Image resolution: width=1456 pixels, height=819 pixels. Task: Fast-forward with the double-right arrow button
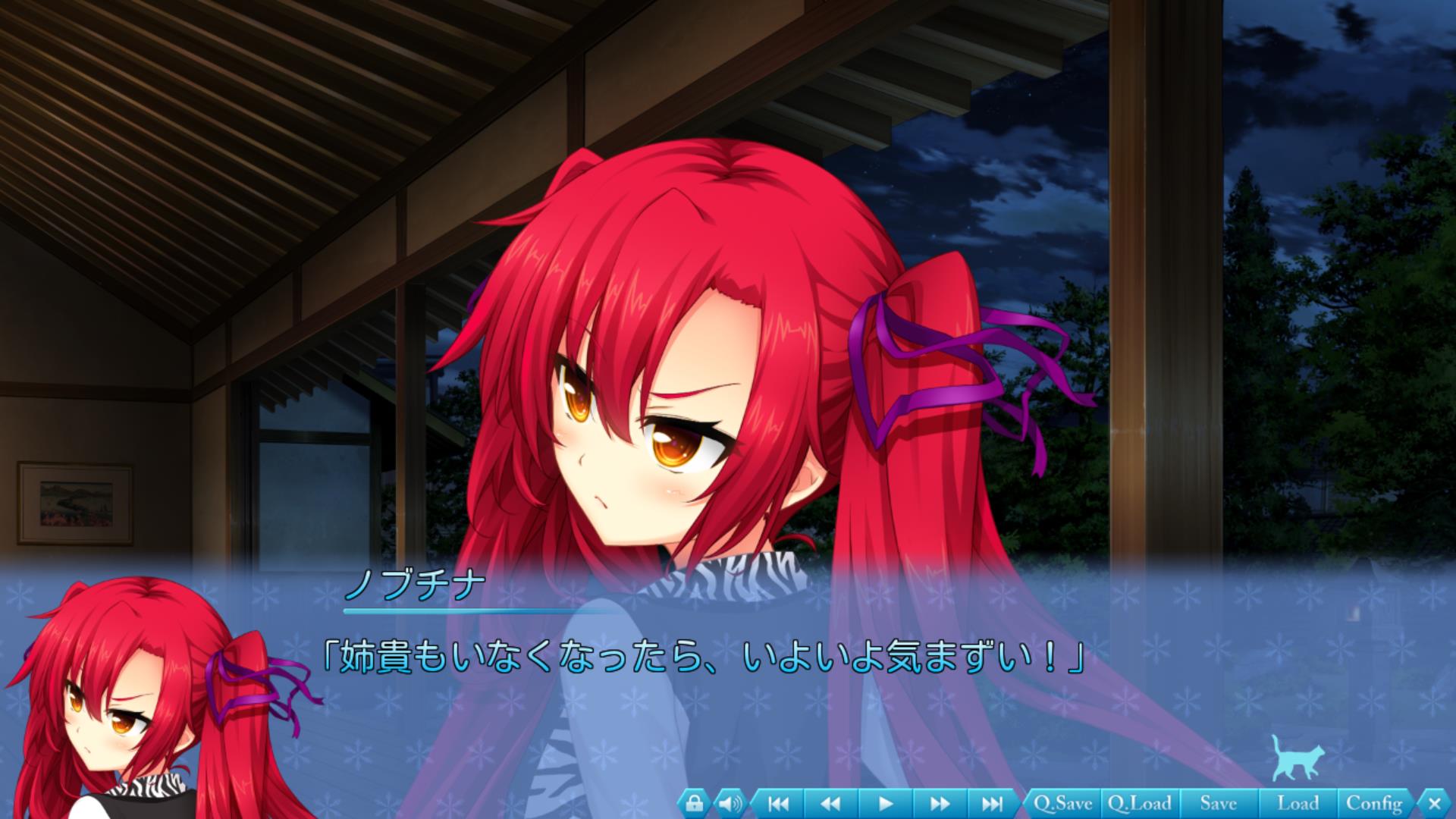tap(939, 802)
